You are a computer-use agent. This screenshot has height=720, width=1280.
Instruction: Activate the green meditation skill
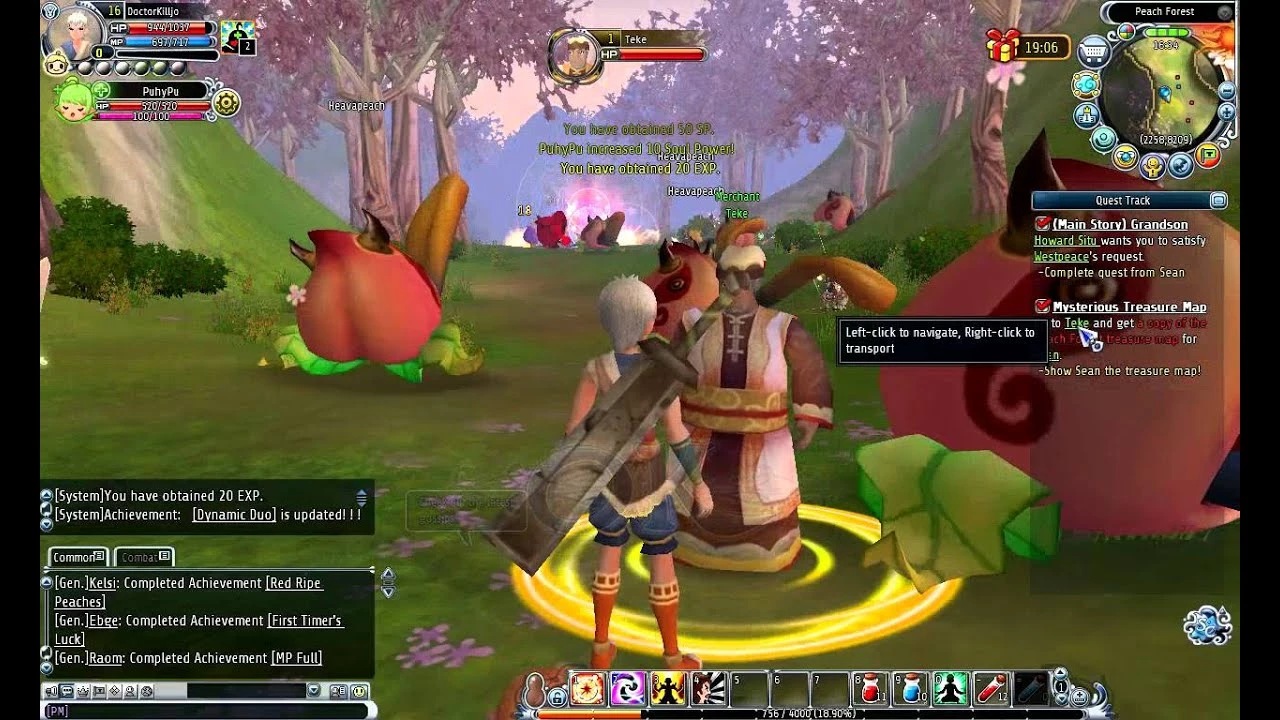pos(949,690)
